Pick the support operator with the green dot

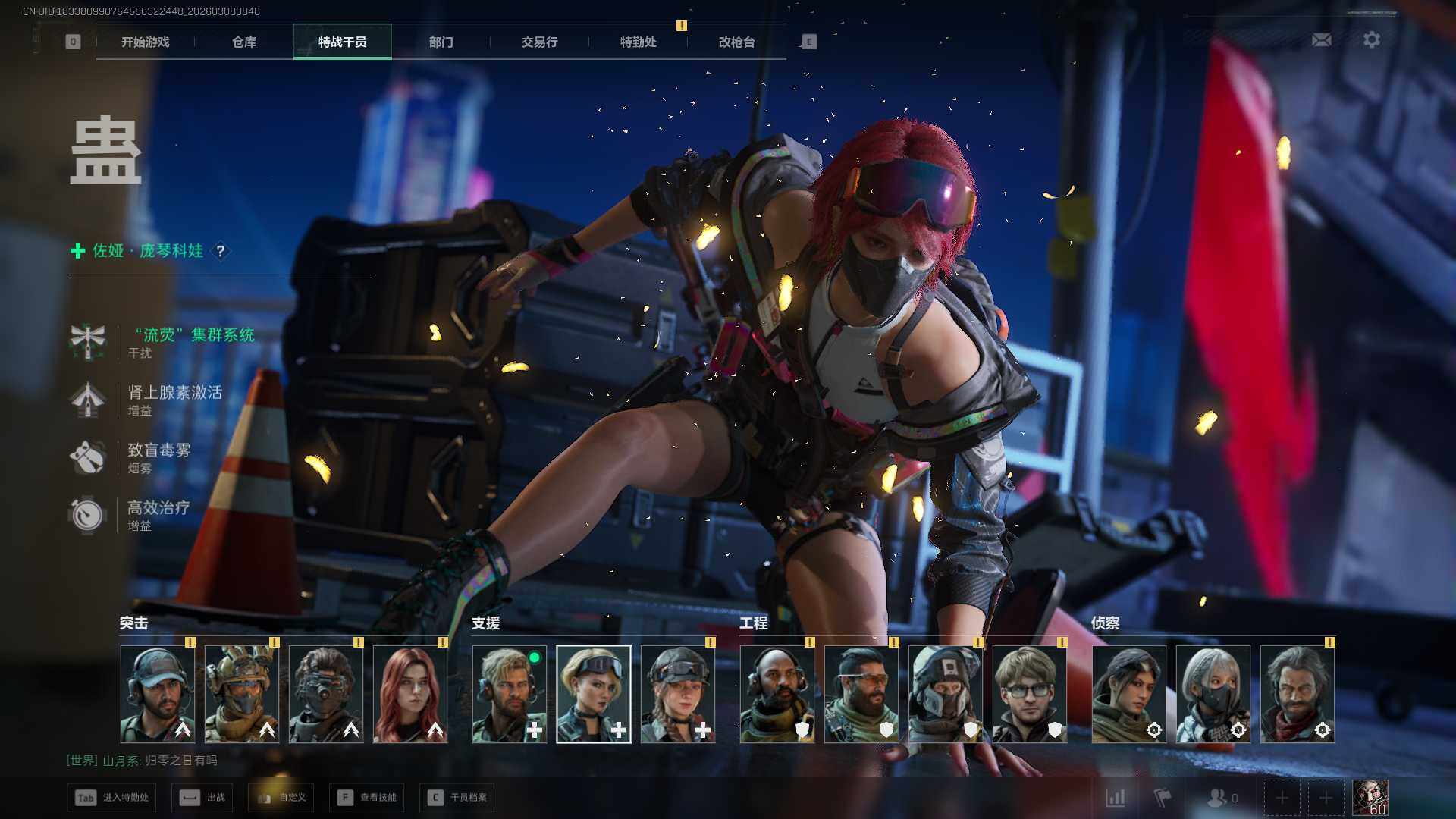510,694
